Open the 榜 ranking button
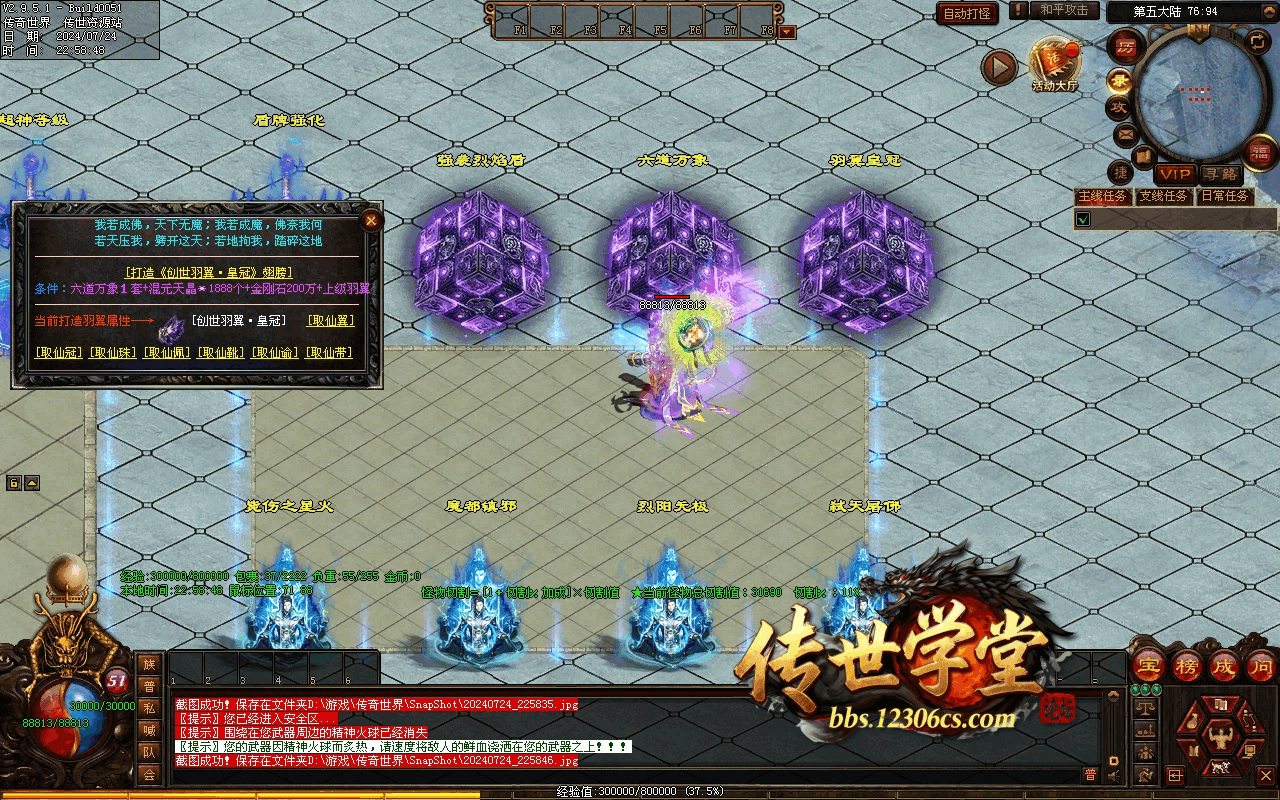 coord(1187,666)
